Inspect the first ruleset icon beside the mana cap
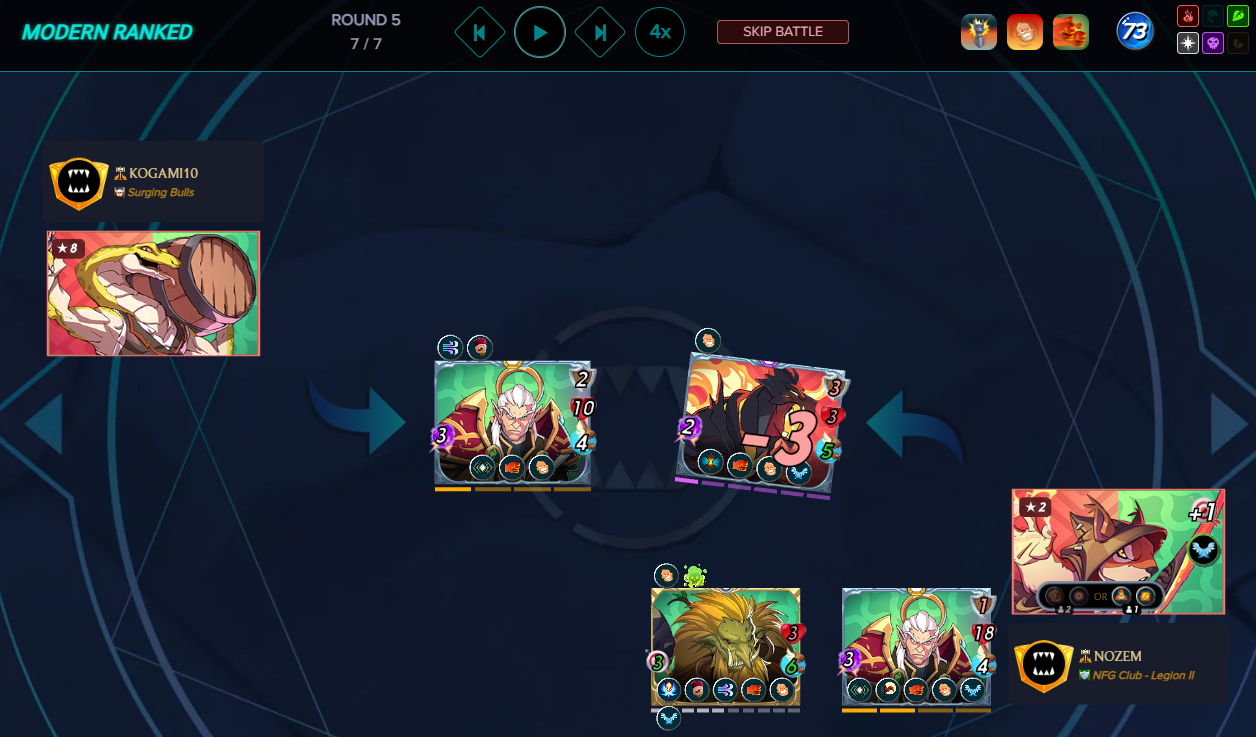Screen dimensions: 1256x737 click(x=979, y=32)
